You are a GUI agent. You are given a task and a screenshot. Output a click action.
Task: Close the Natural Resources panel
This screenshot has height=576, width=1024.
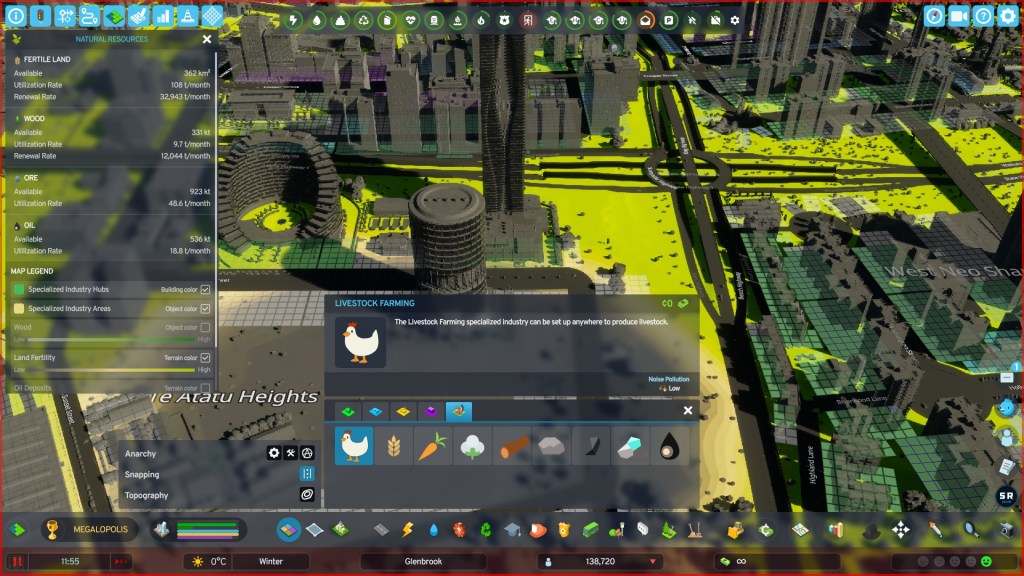pos(207,39)
